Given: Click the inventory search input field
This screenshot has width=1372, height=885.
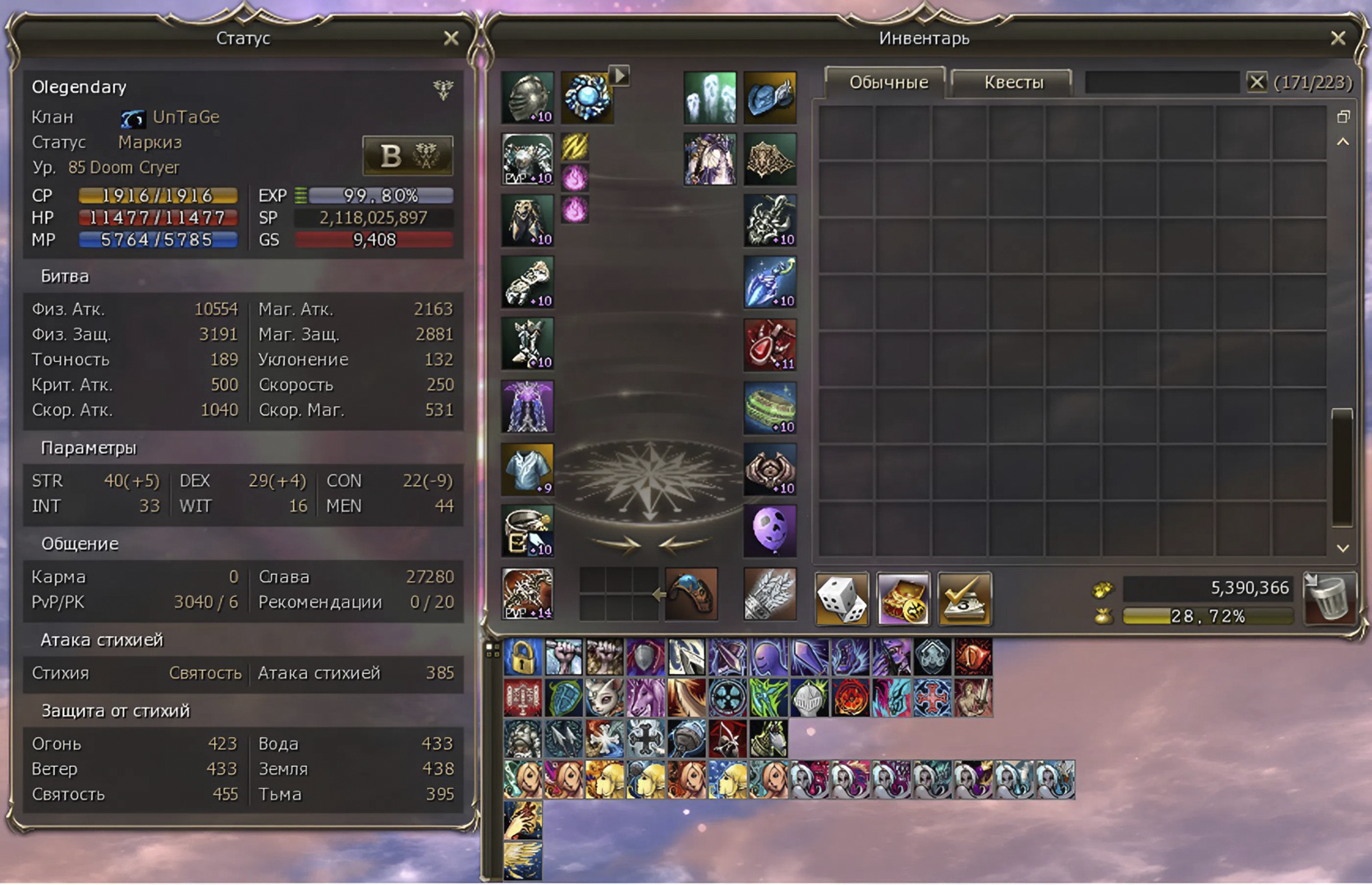Looking at the screenshot, I should tap(1162, 82).
